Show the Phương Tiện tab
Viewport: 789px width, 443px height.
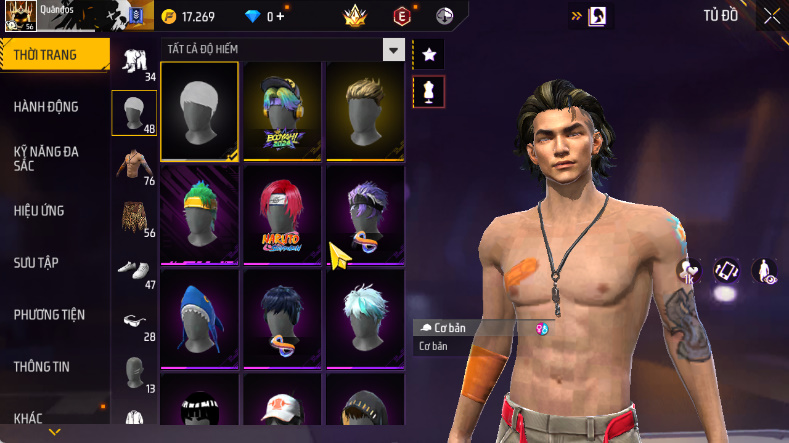(49, 315)
